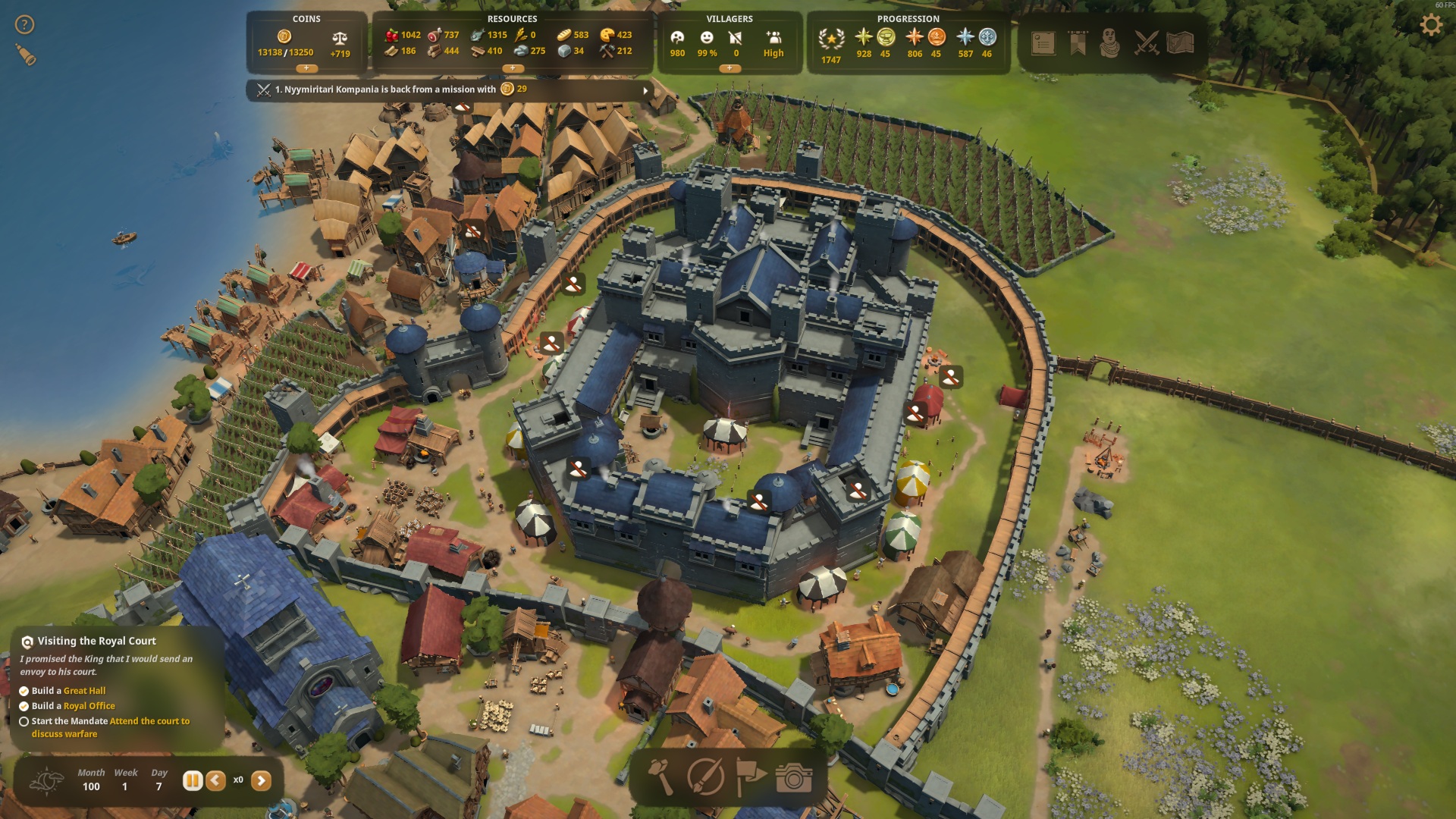Image resolution: width=1456 pixels, height=819 pixels.
Task: Toggle the game pause button
Action: [x=193, y=780]
